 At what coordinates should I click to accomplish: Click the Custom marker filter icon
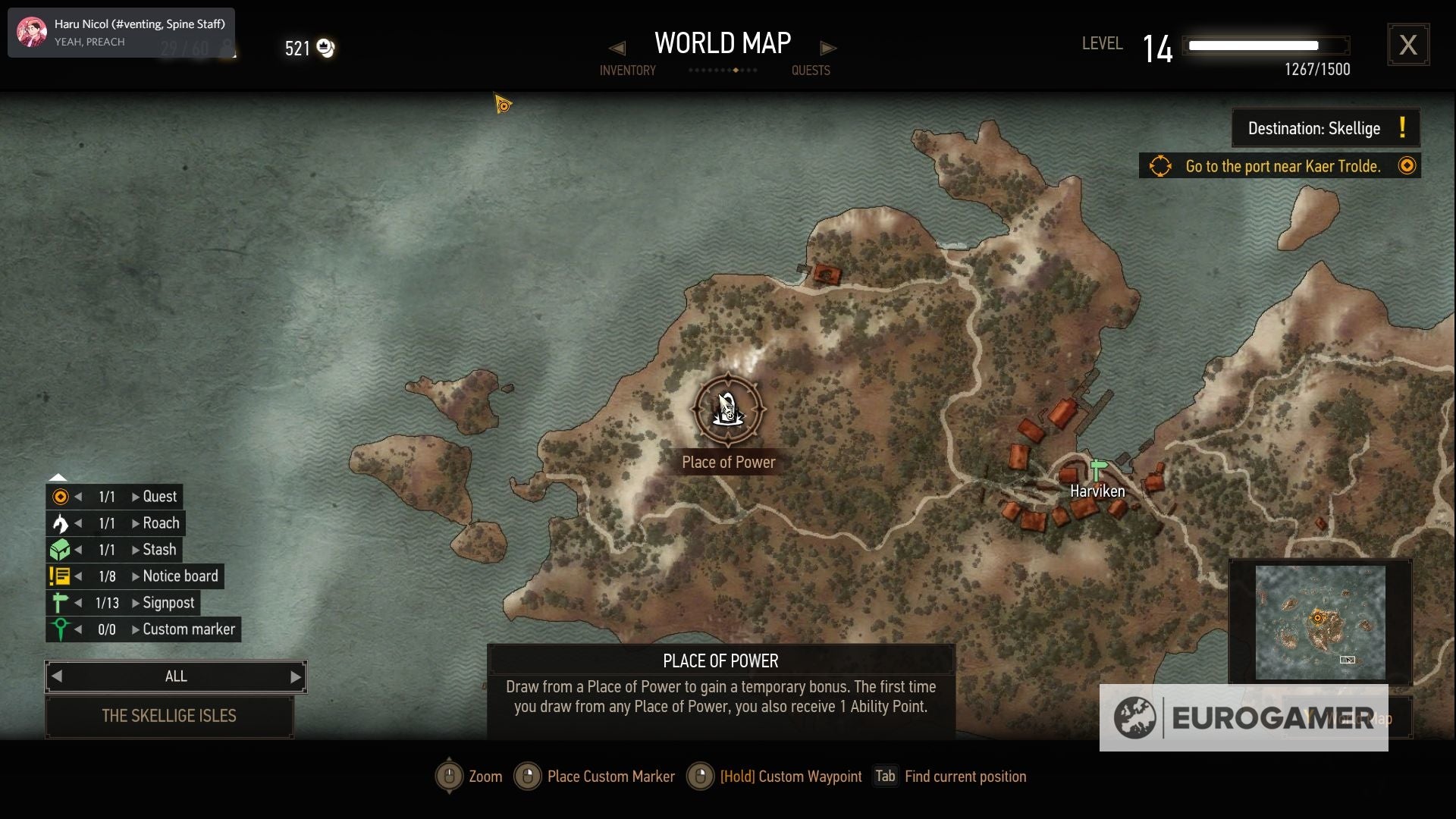coord(60,629)
